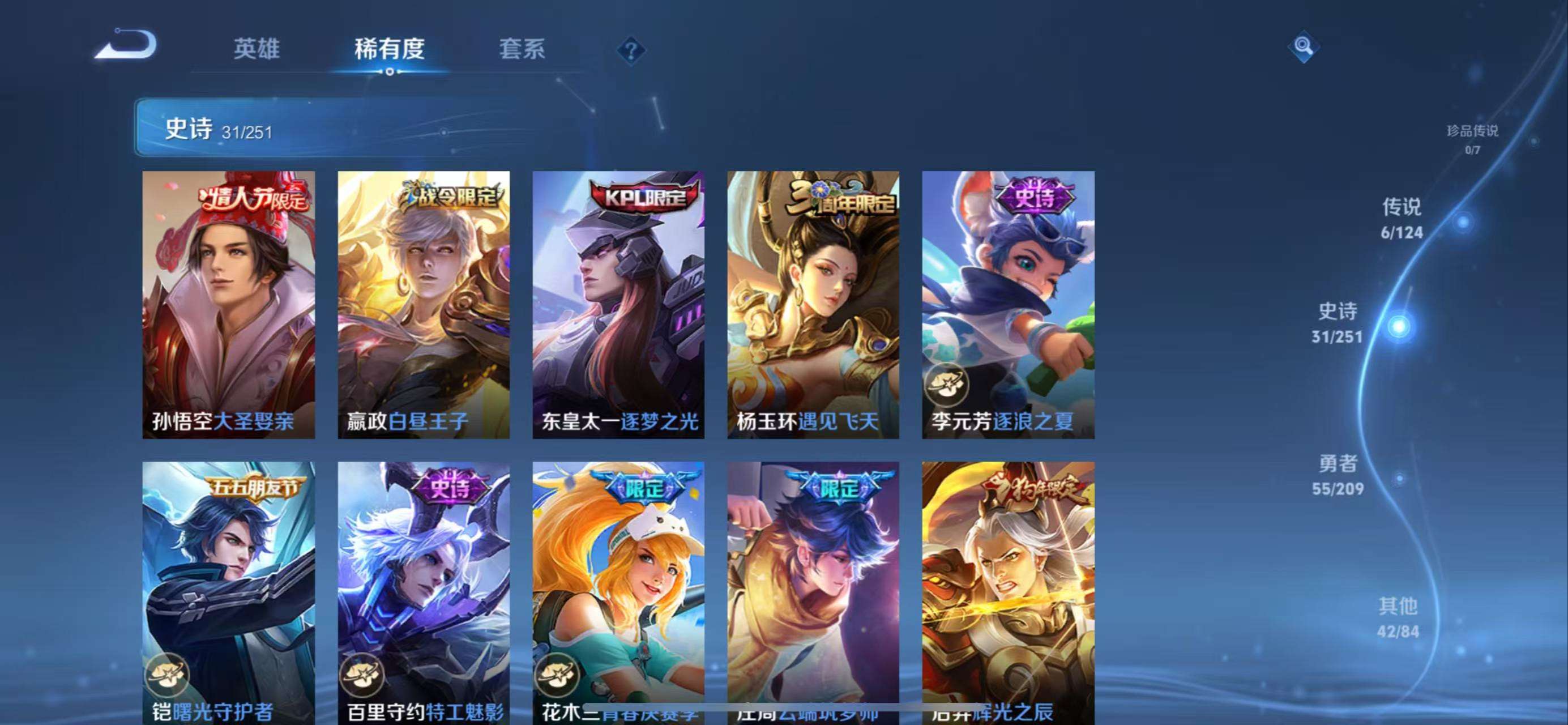The height and width of the screenshot is (725, 1568).
Task: Select the 稀有度 tab
Action: tap(390, 49)
